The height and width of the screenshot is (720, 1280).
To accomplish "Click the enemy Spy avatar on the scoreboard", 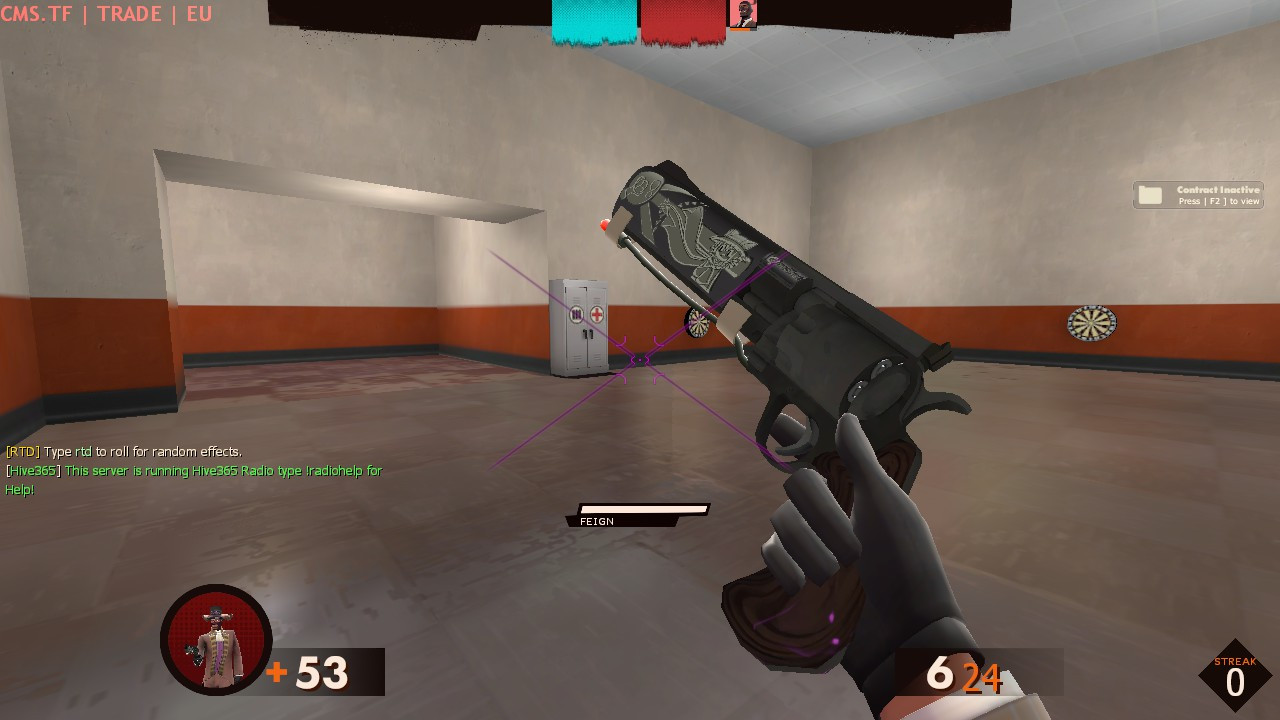I will coord(743,13).
